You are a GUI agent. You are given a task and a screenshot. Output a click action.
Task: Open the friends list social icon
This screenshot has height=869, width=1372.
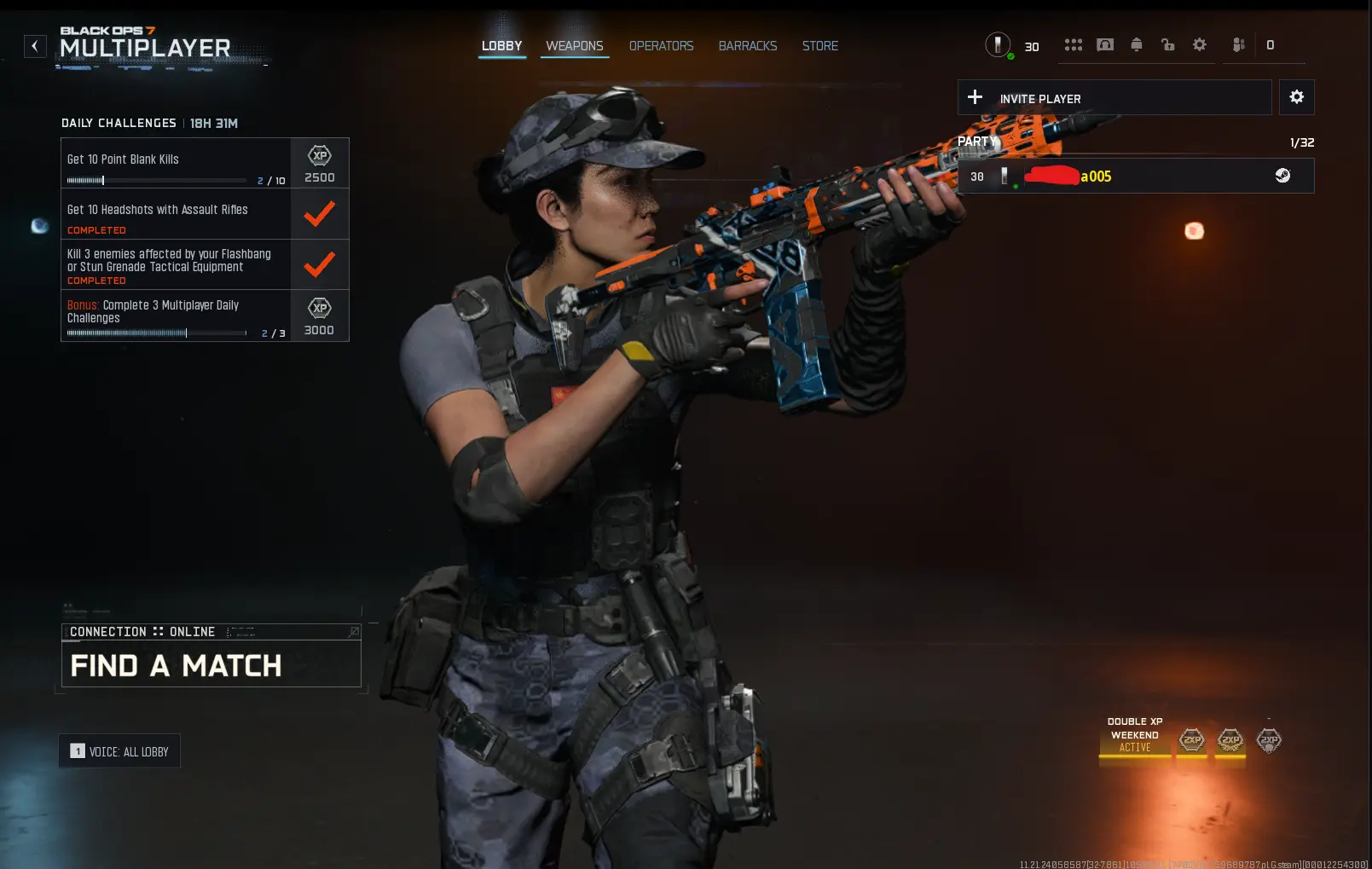[x=1239, y=45]
